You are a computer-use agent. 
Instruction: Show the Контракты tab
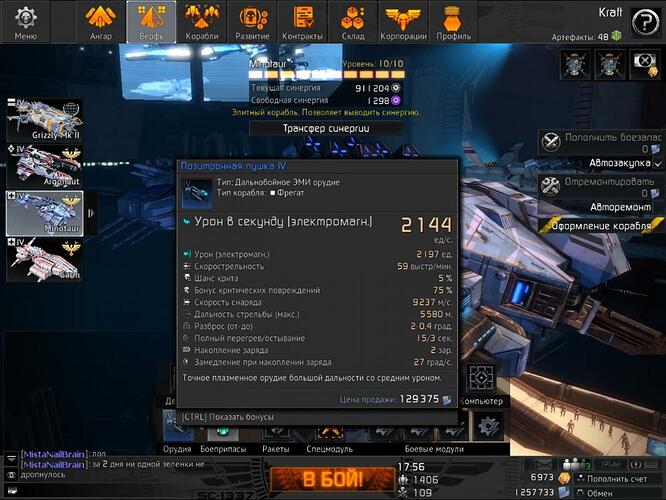coord(302,21)
